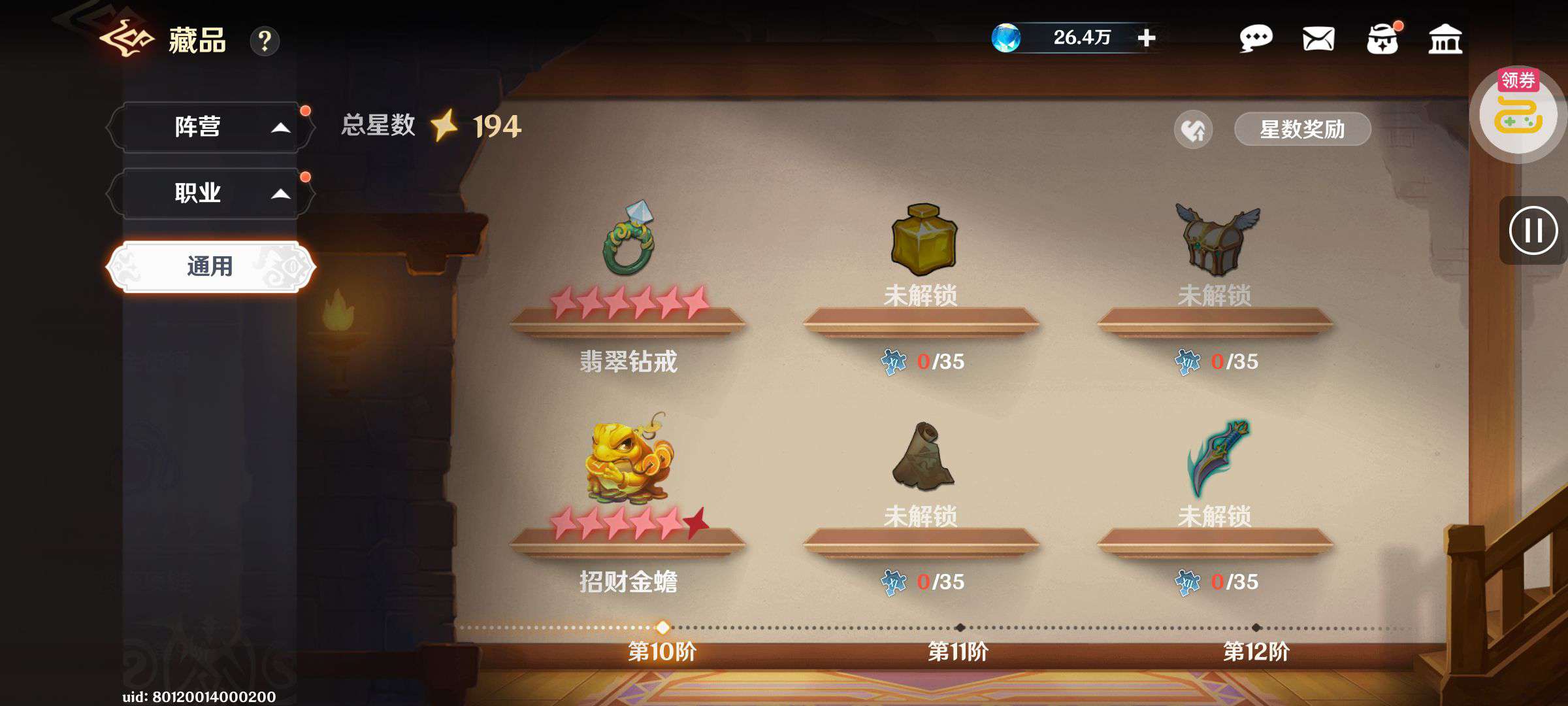Select the 通用 tab
The height and width of the screenshot is (706, 1568).
tap(210, 266)
